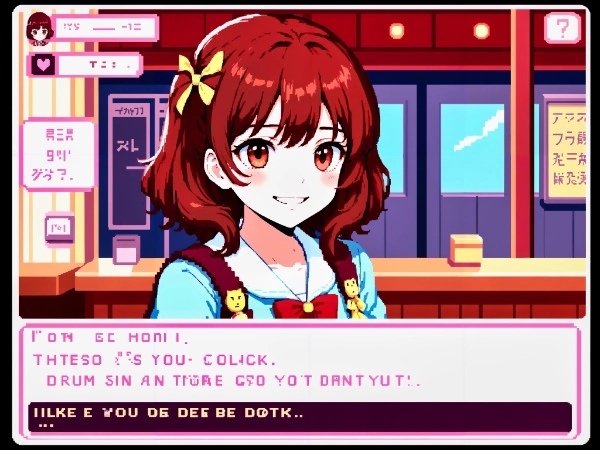600x450 pixels.
Task: Click the pink heart affection icon
Action: click(43, 65)
